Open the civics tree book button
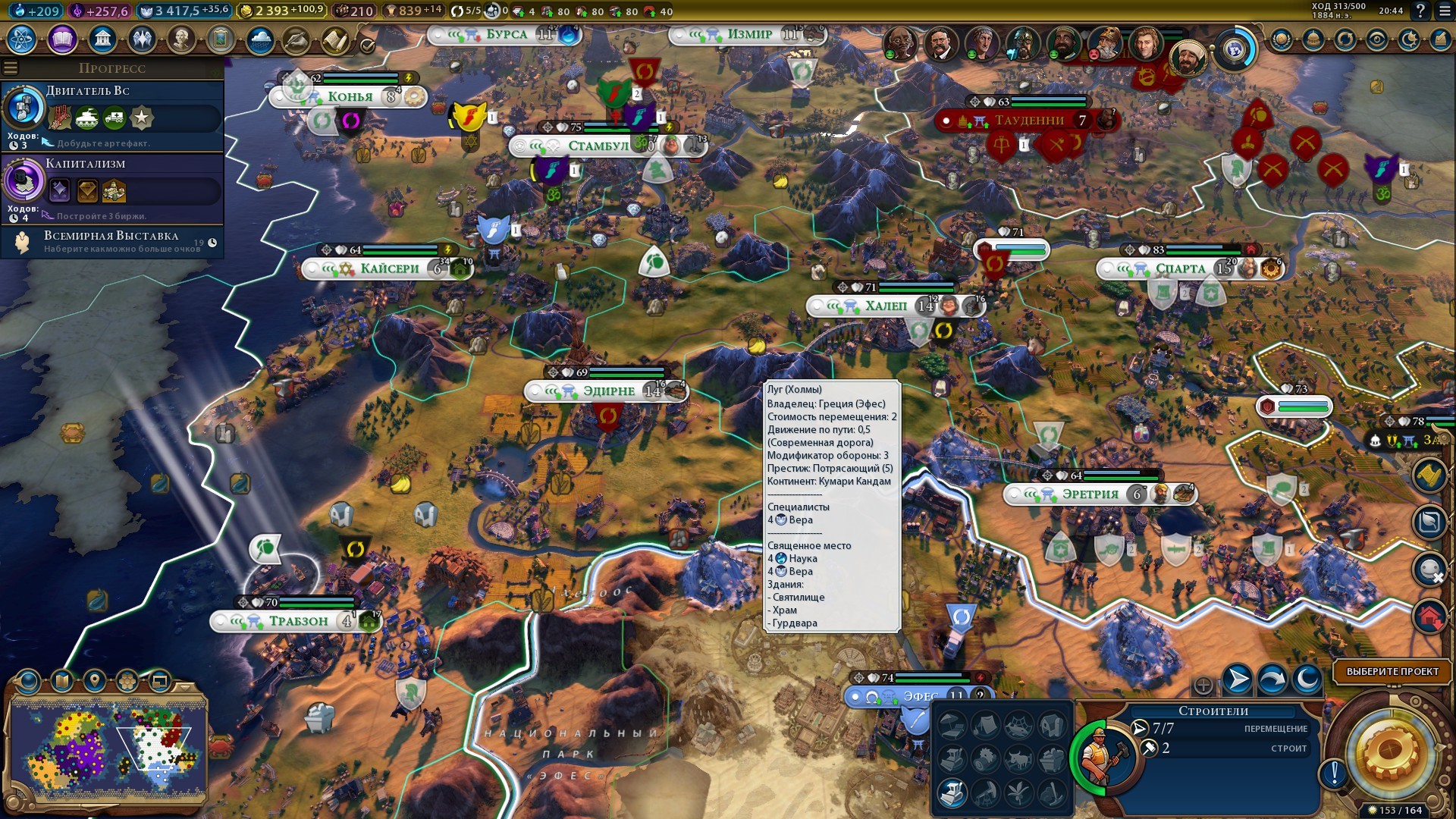 click(x=62, y=39)
